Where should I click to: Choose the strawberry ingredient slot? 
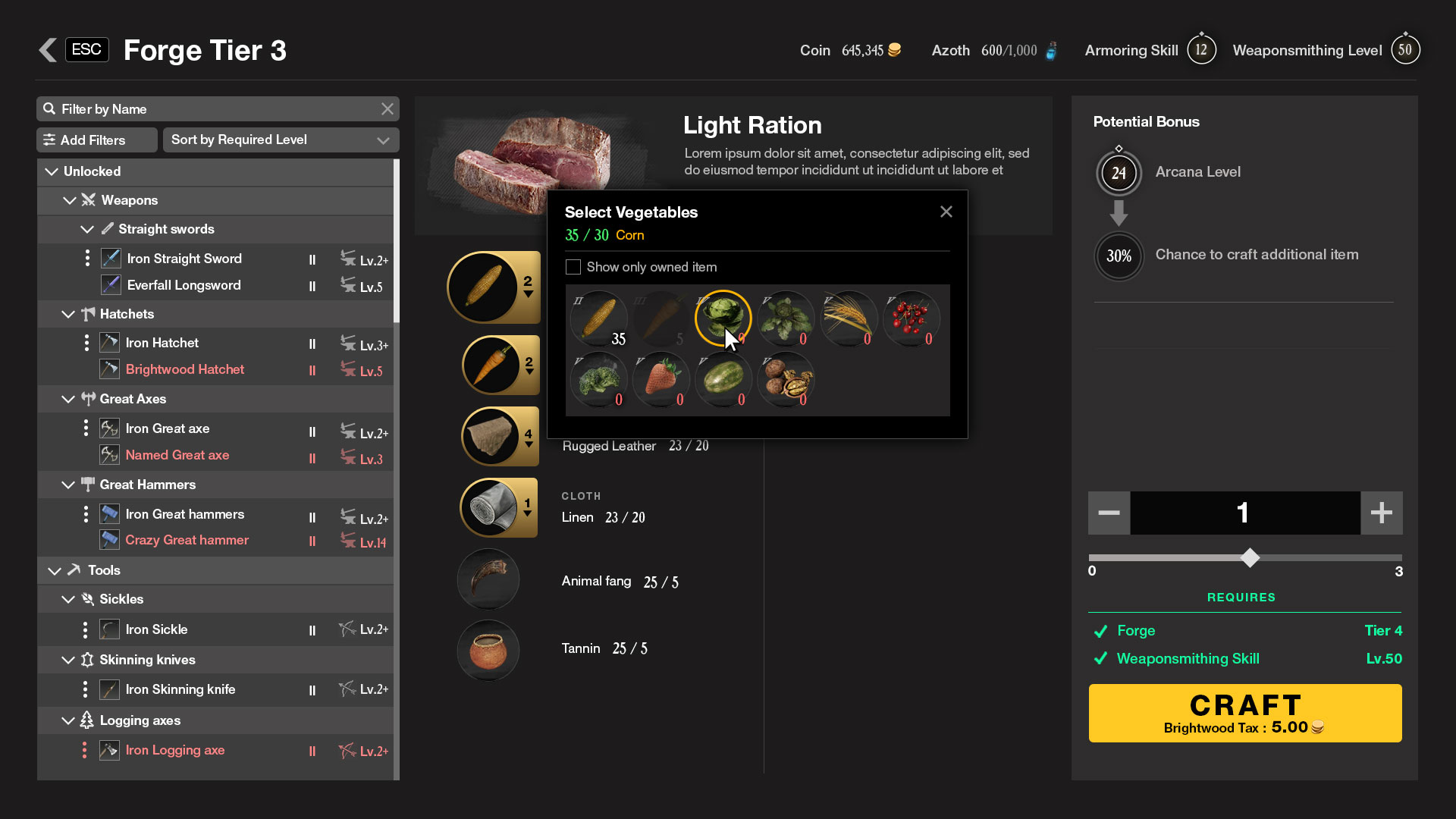(661, 381)
